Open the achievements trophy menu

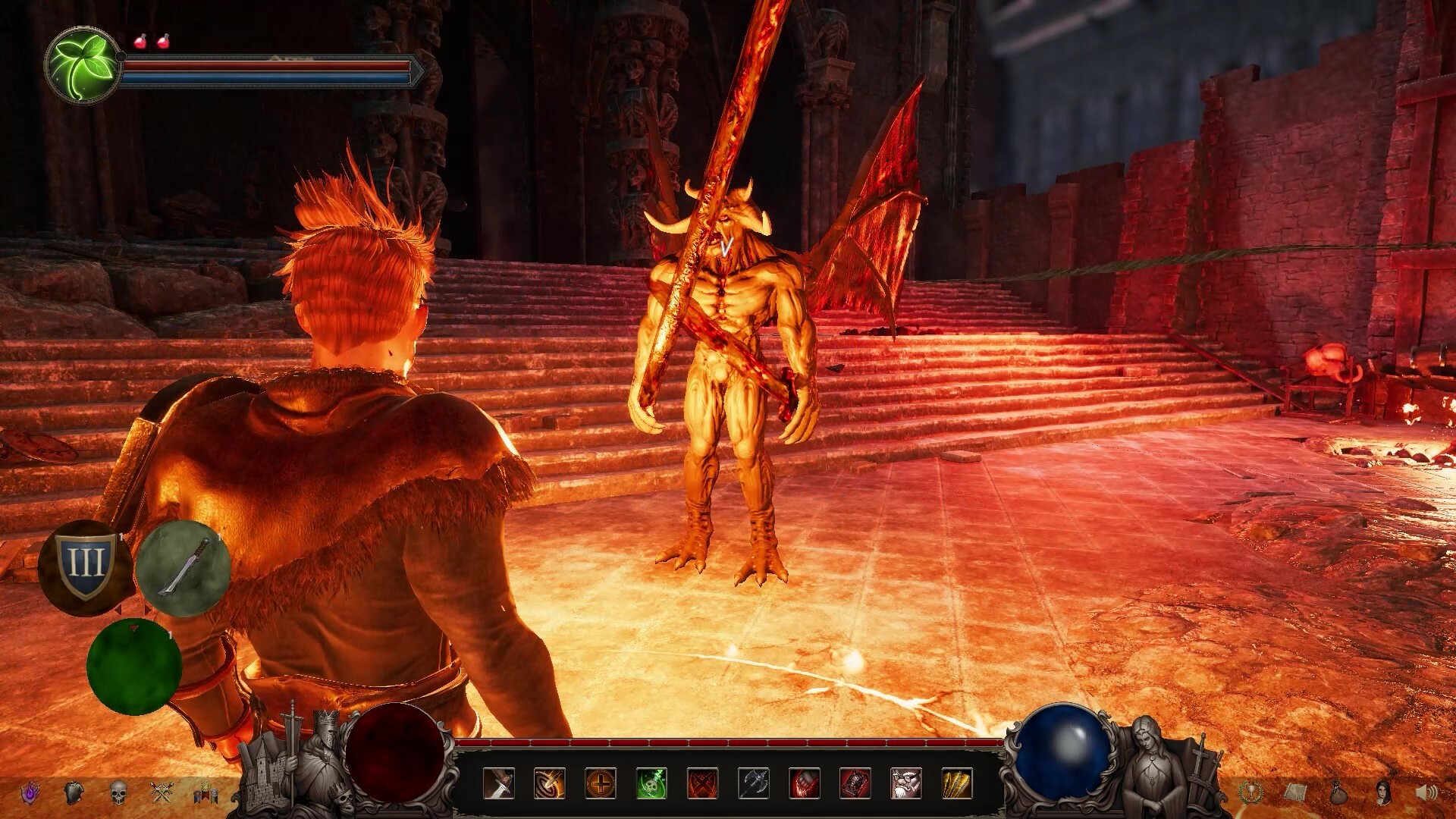pyautogui.click(x=1251, y=793)
